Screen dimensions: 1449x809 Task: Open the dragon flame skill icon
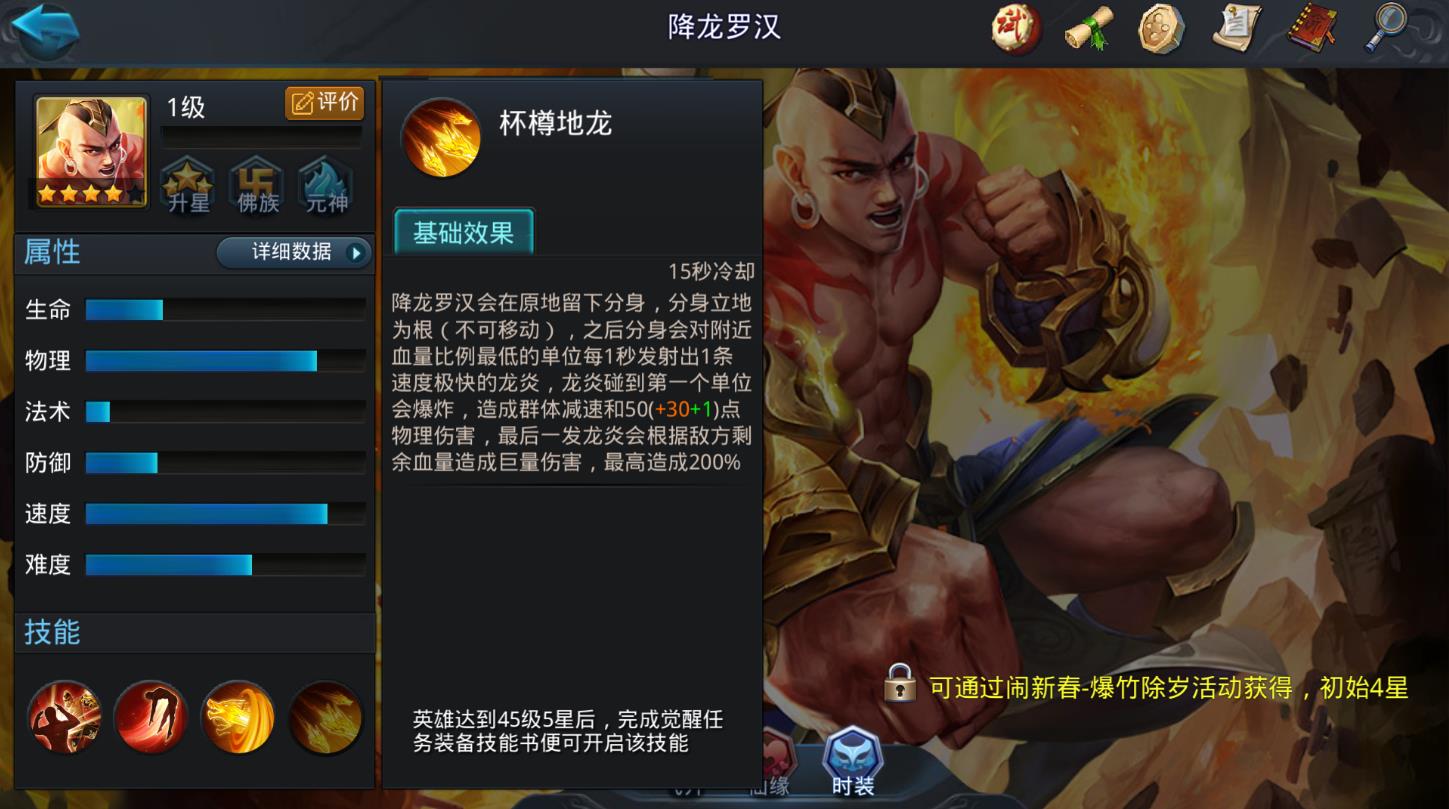click(237, 716)
